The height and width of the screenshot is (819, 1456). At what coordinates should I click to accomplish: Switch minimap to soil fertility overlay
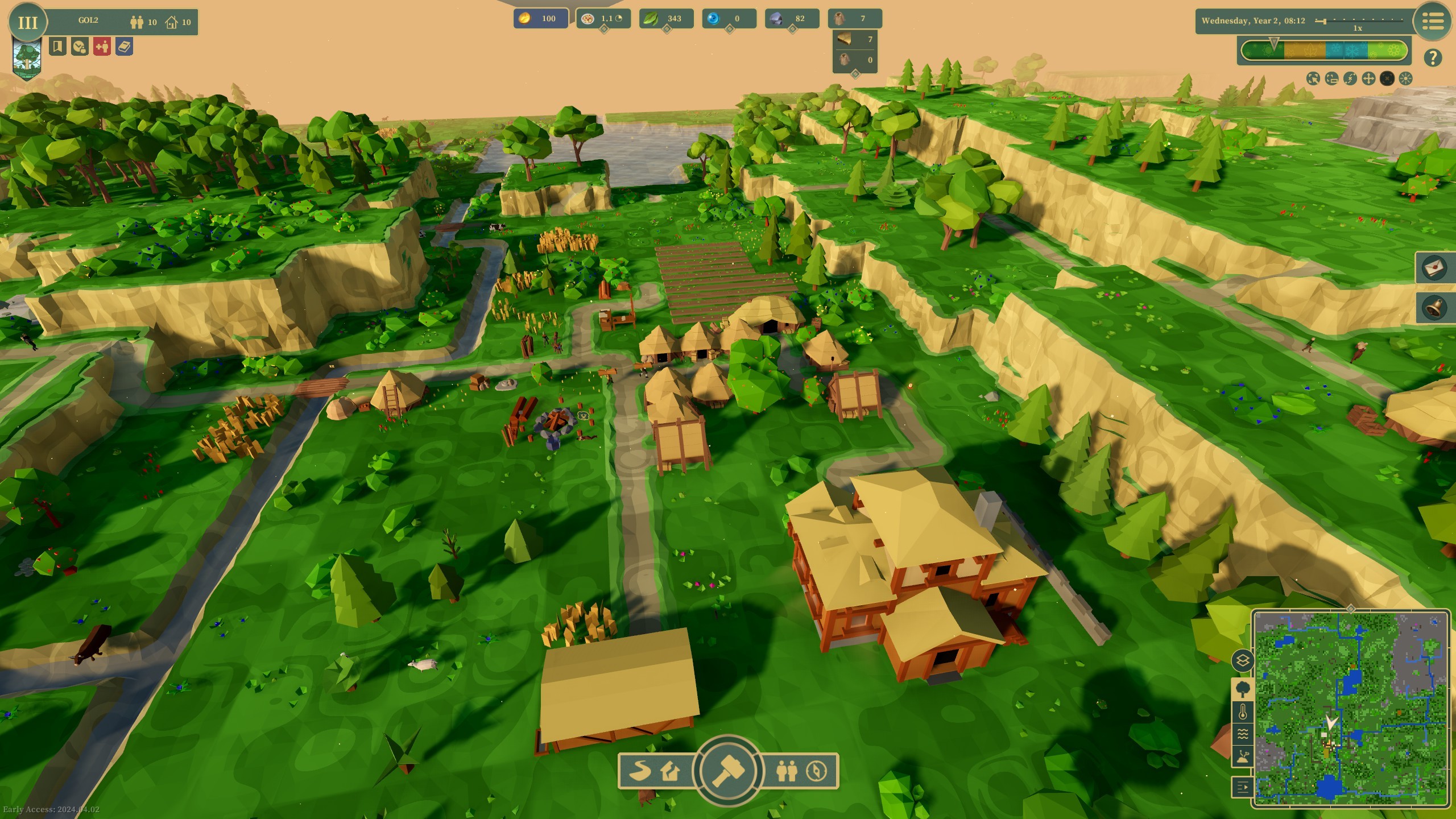(x=1243, y=756)
